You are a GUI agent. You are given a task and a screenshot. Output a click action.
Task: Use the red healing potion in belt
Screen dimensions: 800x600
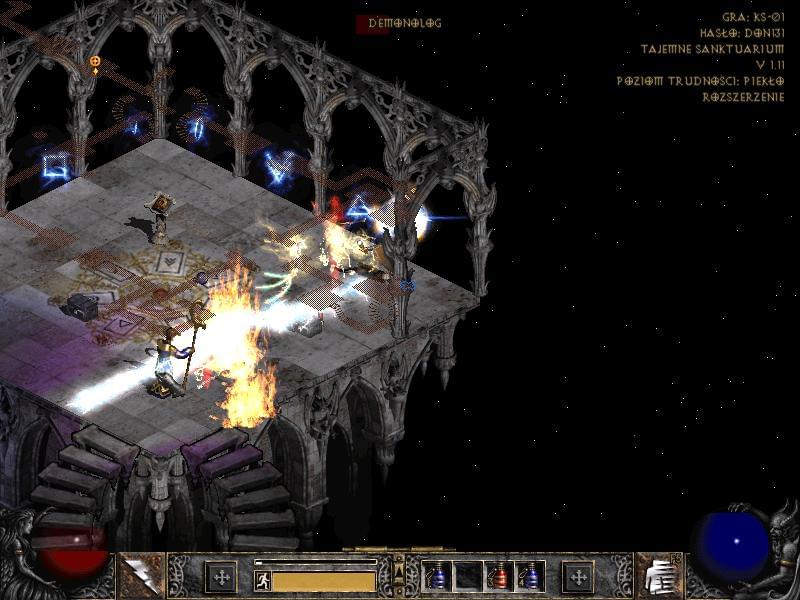pos(499,576)
